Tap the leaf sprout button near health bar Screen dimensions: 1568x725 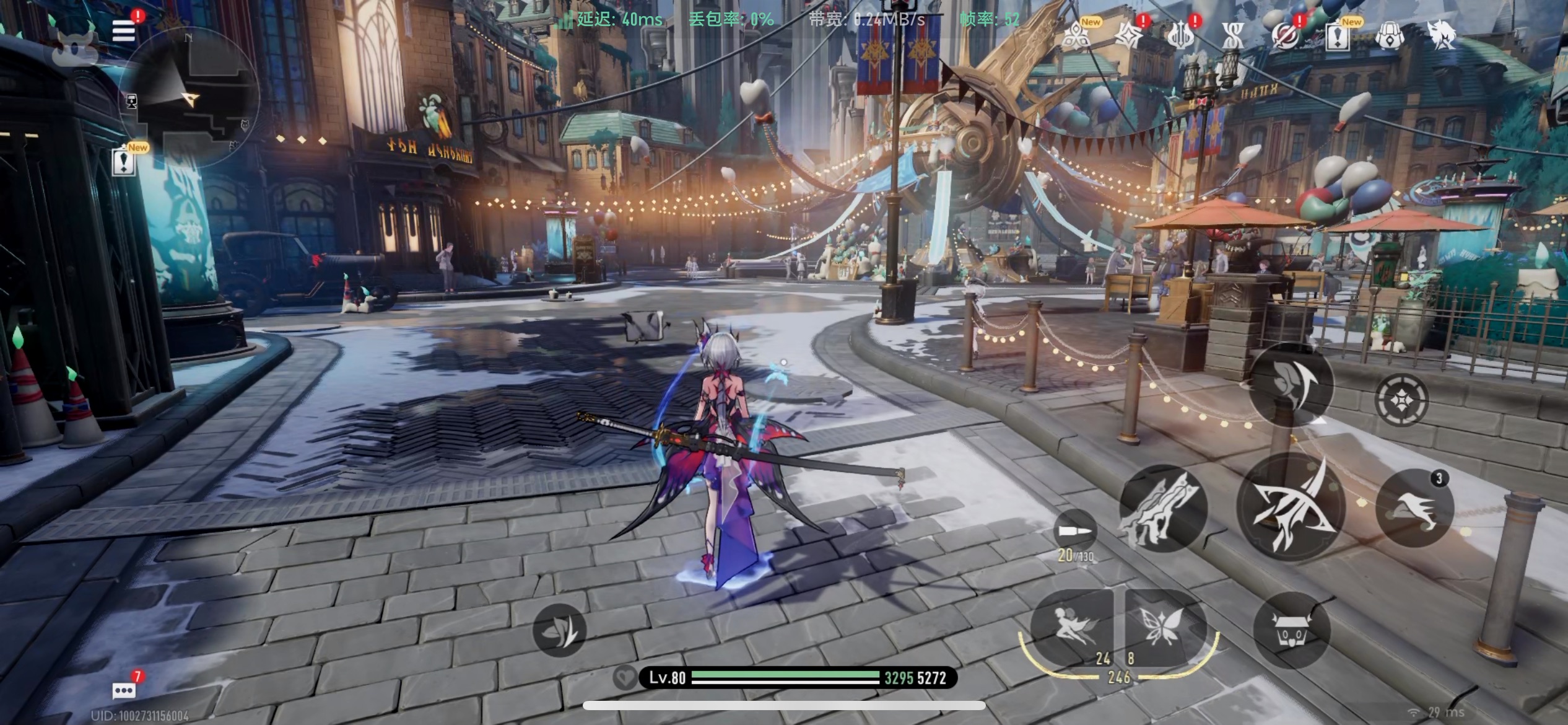click(x=560, y=630)
